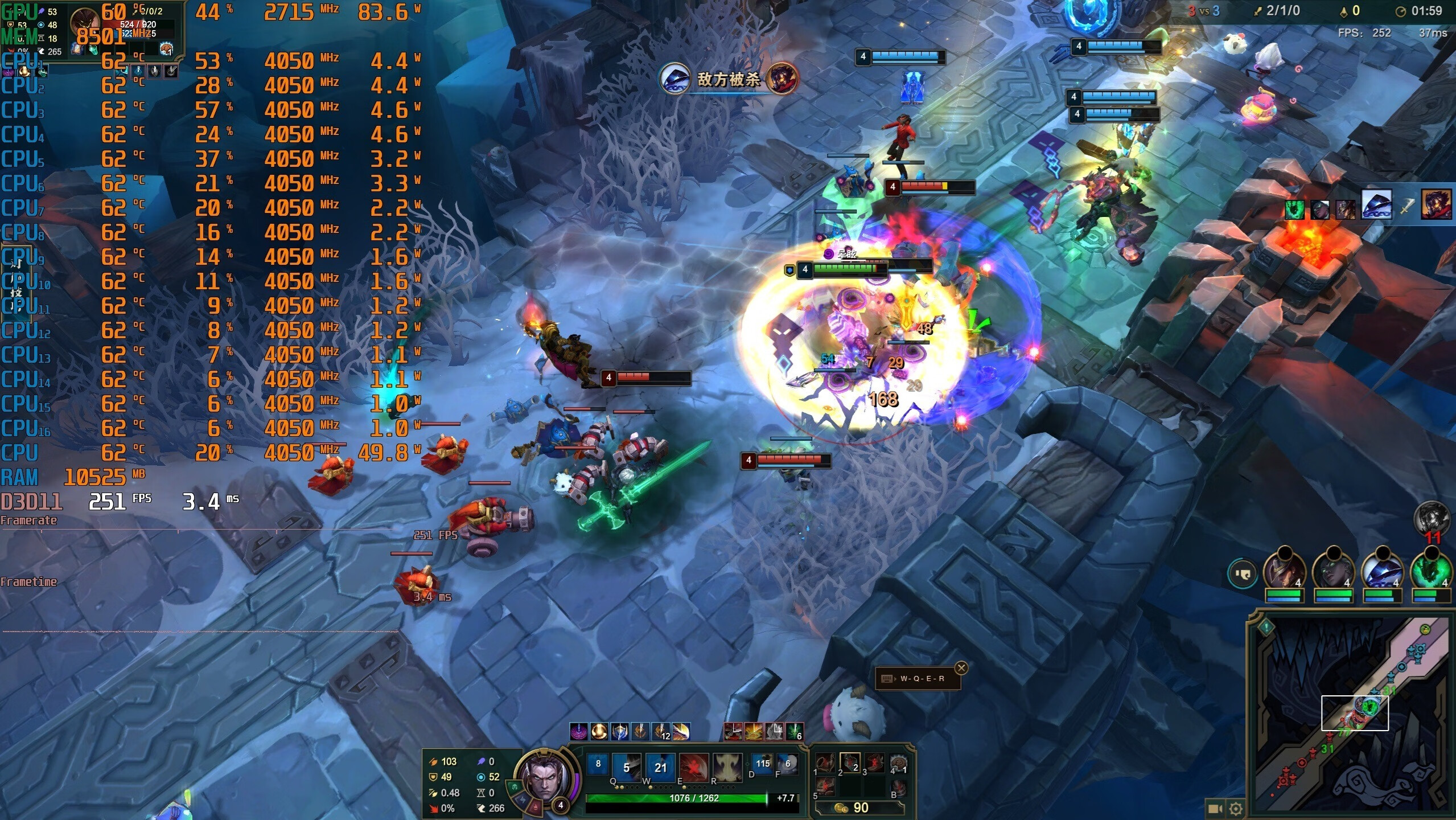Toggle the camera button beside the minimap

click(1215, 809)
